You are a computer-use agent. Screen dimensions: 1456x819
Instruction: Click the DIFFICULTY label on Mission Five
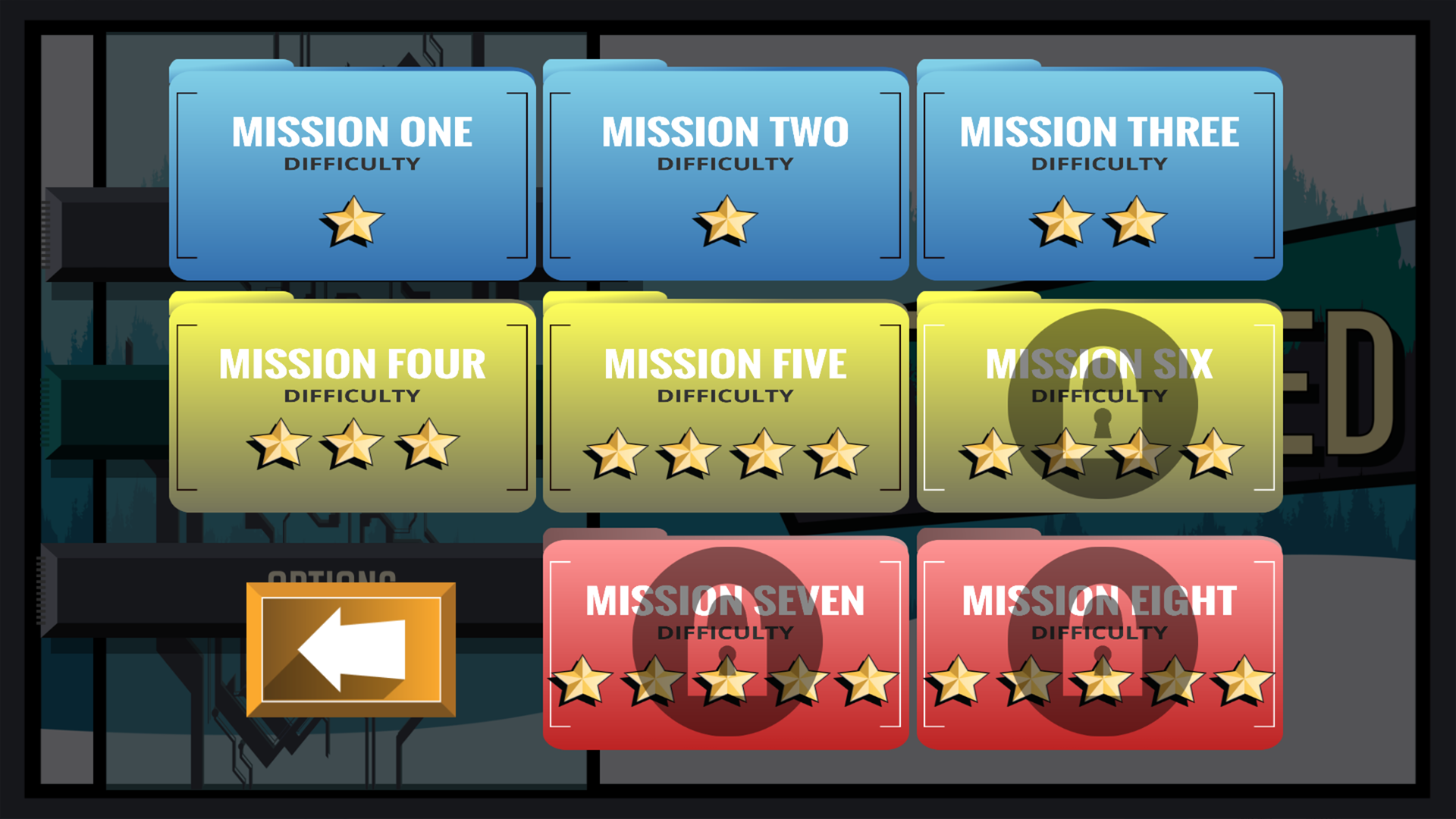(726, 395)
